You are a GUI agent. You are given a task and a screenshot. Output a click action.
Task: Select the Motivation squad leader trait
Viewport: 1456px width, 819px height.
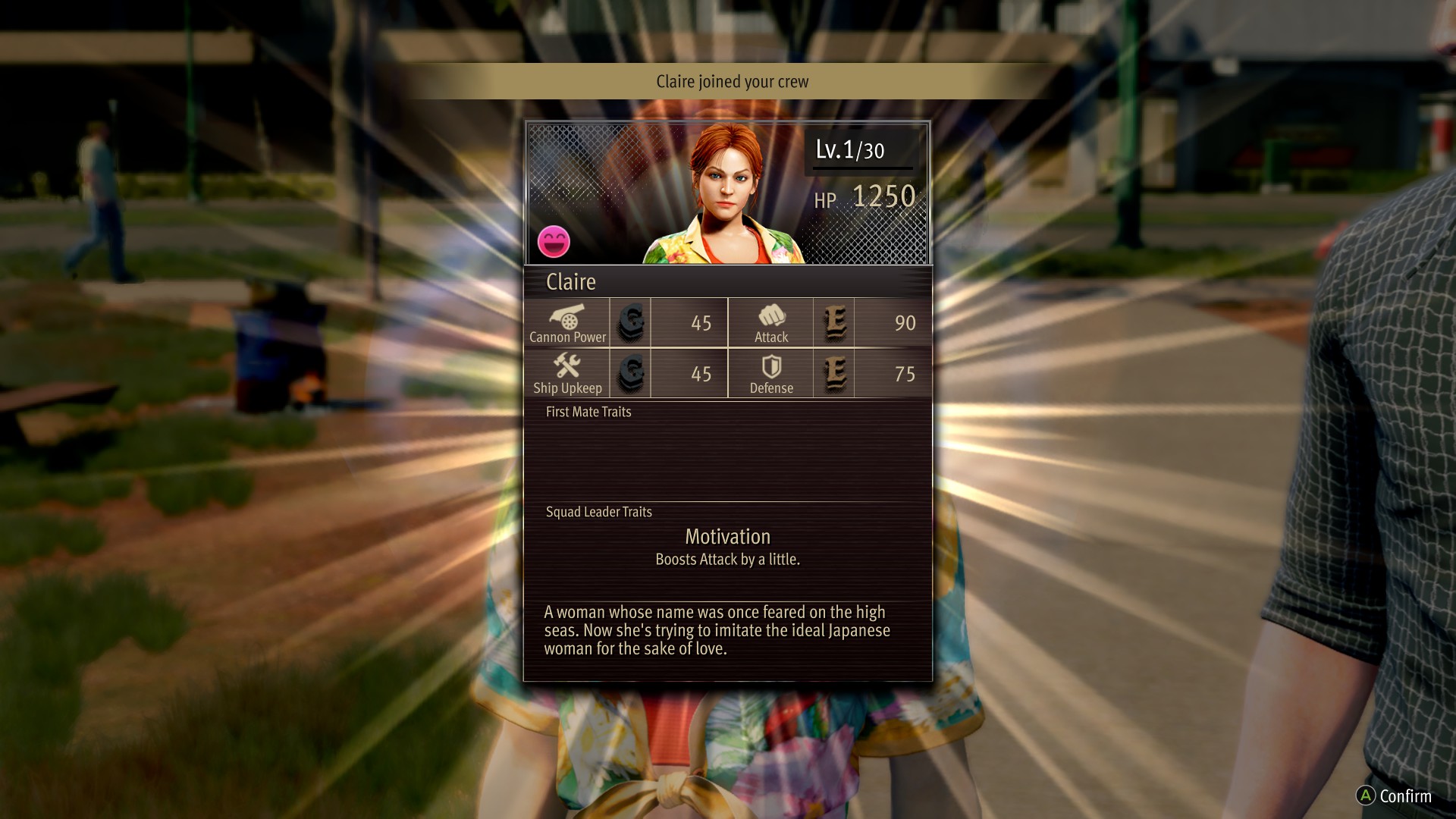pos(728,537)
